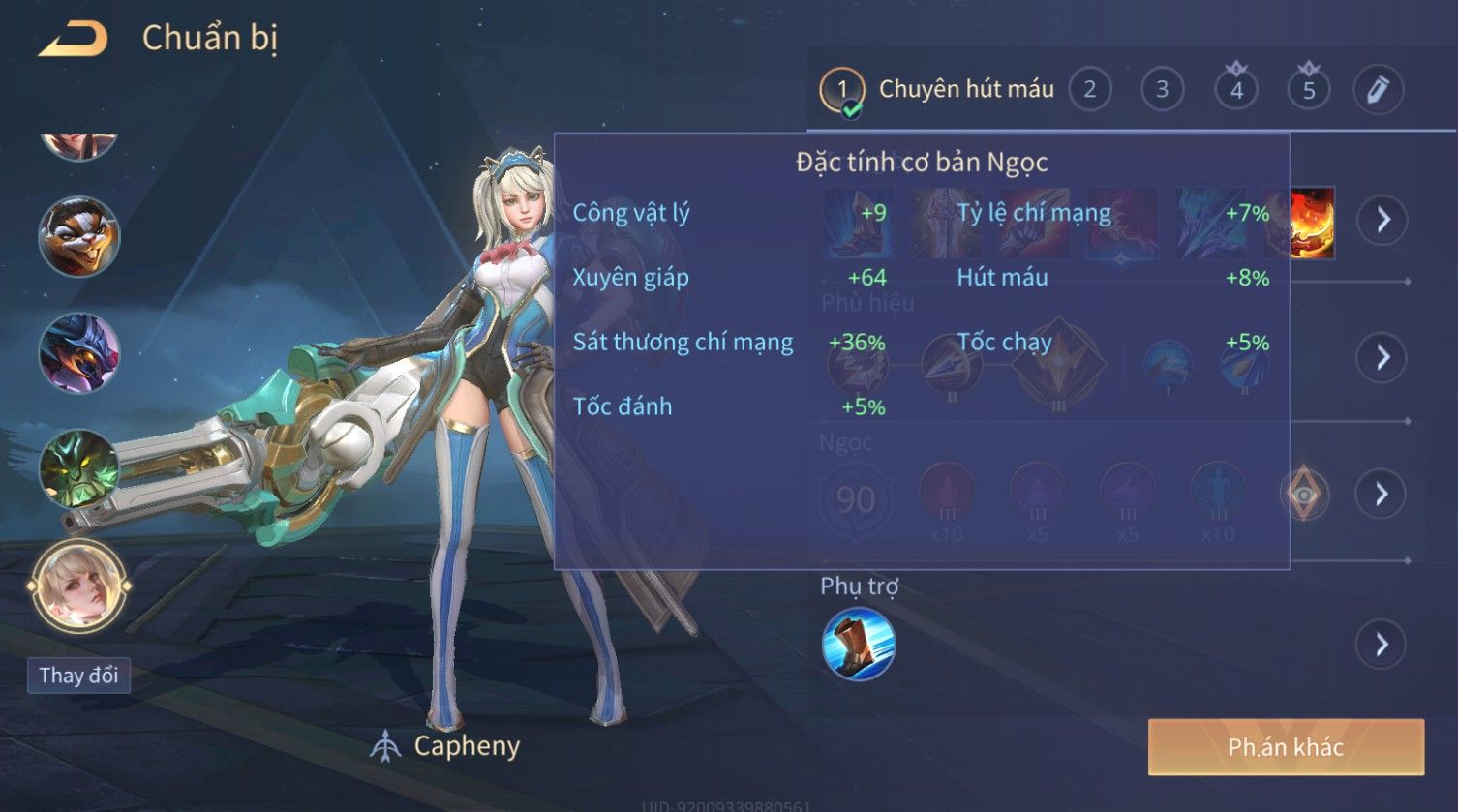Pick the raccoon-like hero portrait
Viewport: 1458px width, 812px height.
[78, 236]
